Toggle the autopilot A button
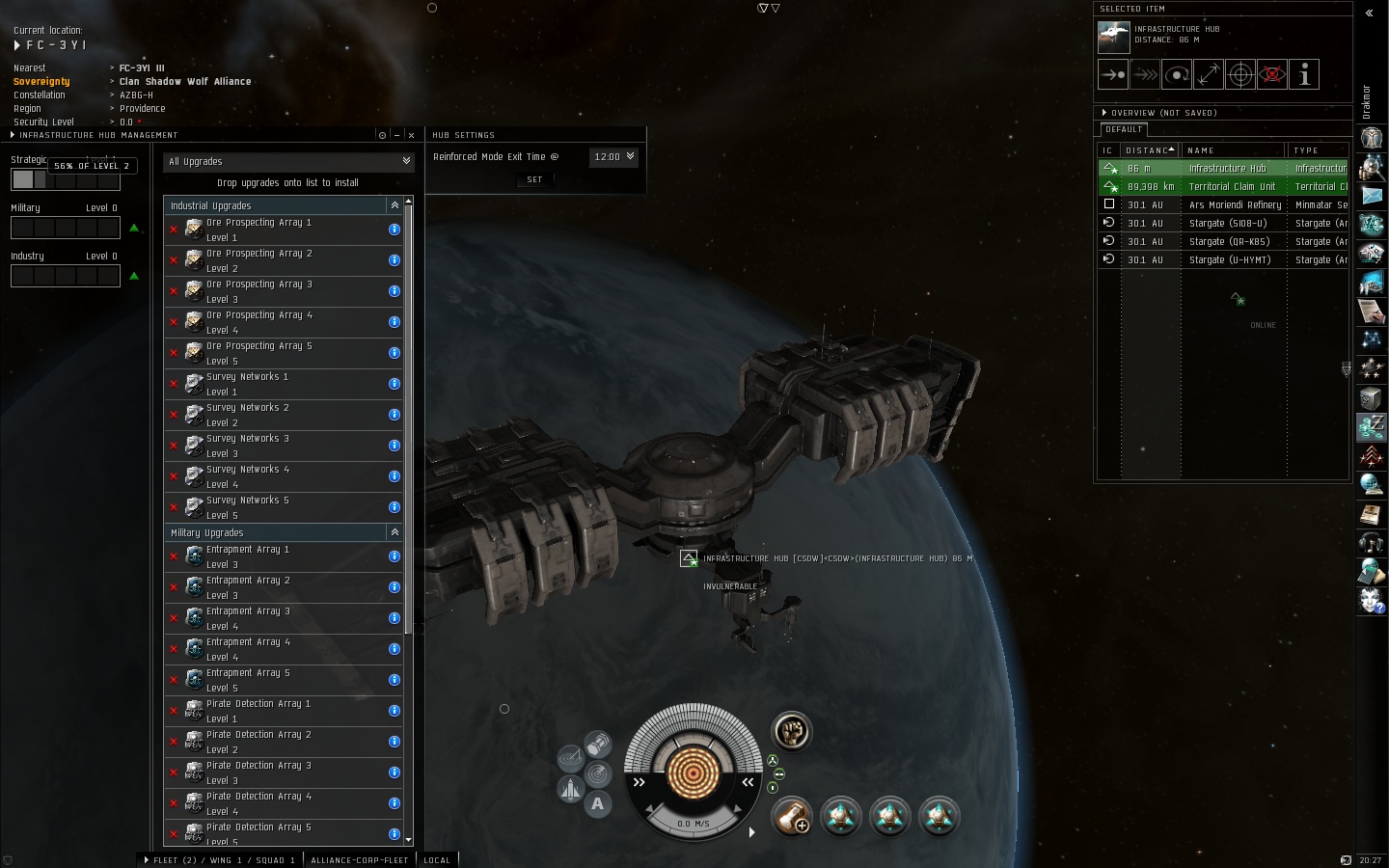The height and width of the screenshot is (868, 1389). click(x=598, y=803)
